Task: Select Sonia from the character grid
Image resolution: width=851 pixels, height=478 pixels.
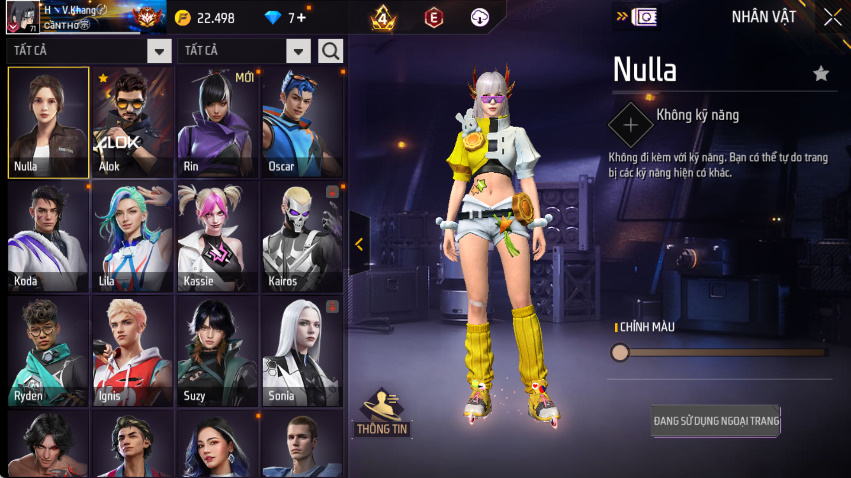Action: coord(301,351)
